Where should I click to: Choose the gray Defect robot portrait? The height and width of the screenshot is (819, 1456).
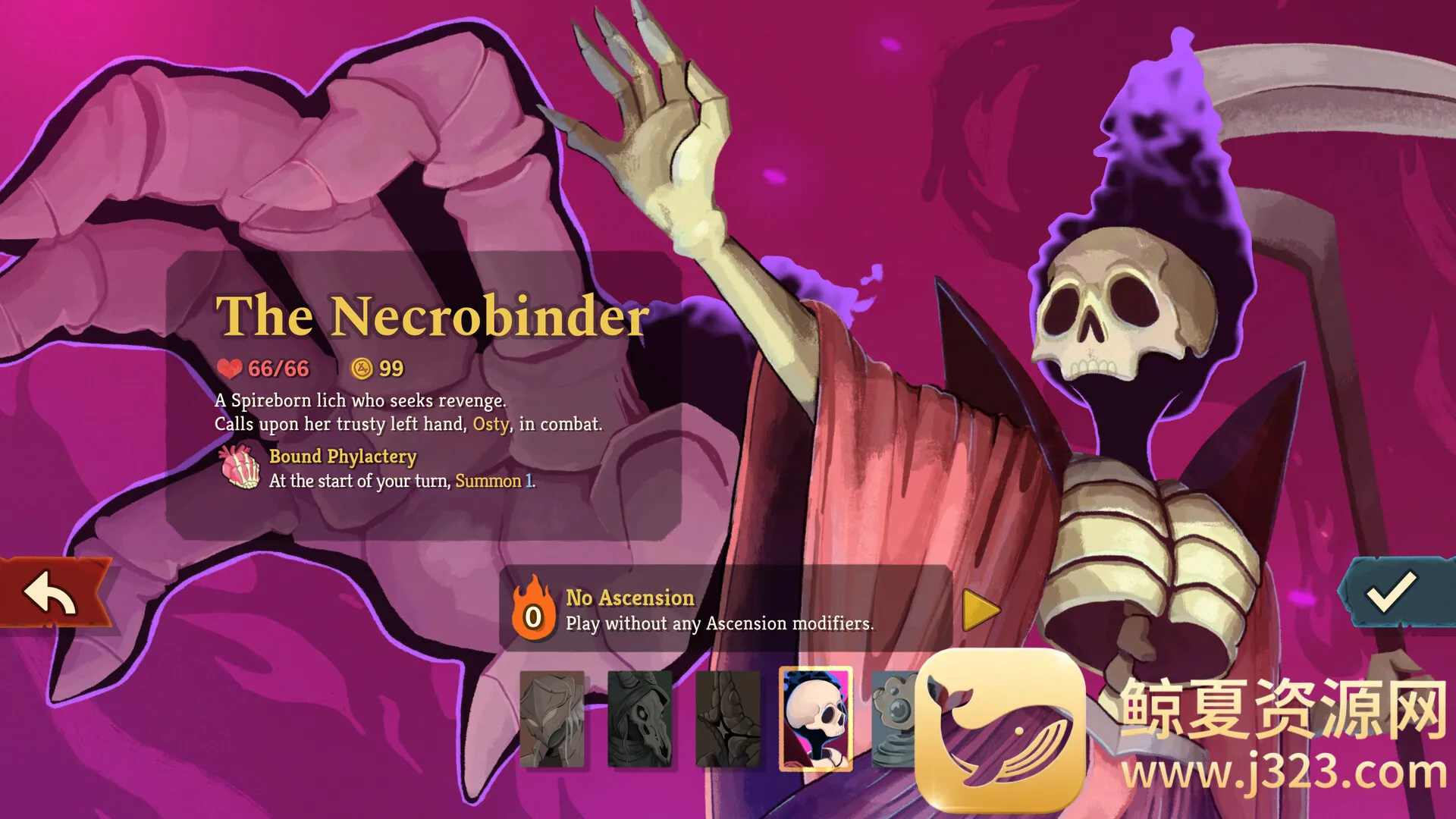click(x=893, y=718)
